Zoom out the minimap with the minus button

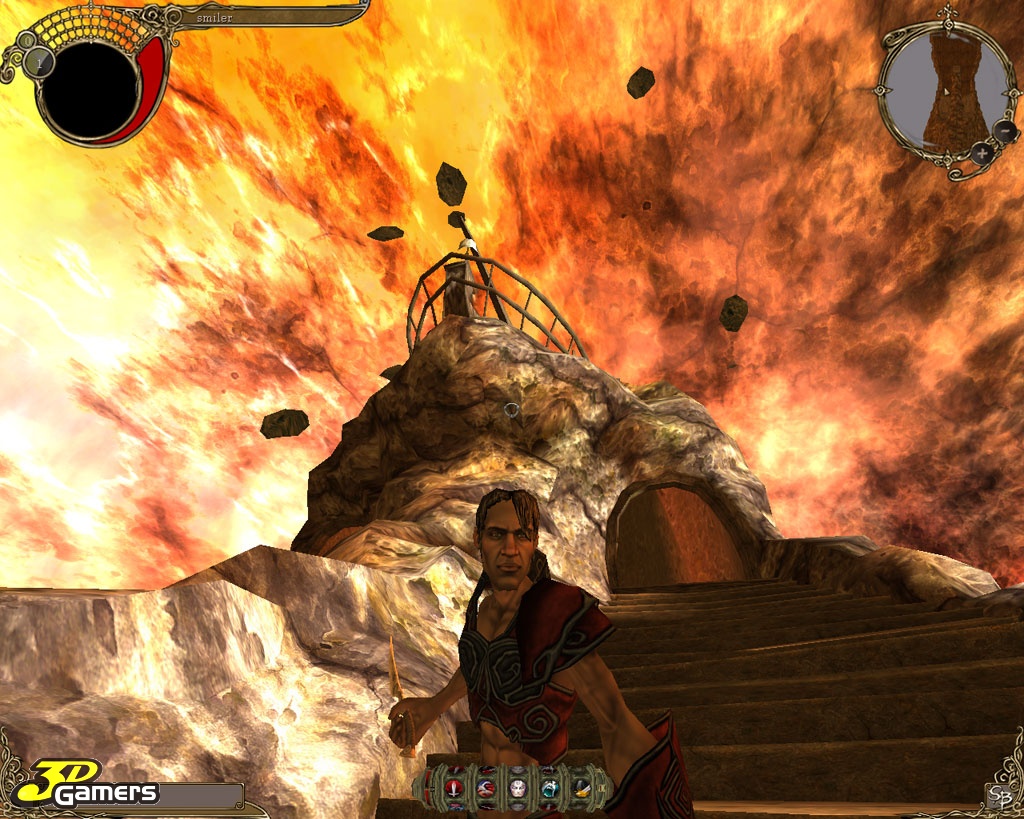click(x=1003, y=132)
